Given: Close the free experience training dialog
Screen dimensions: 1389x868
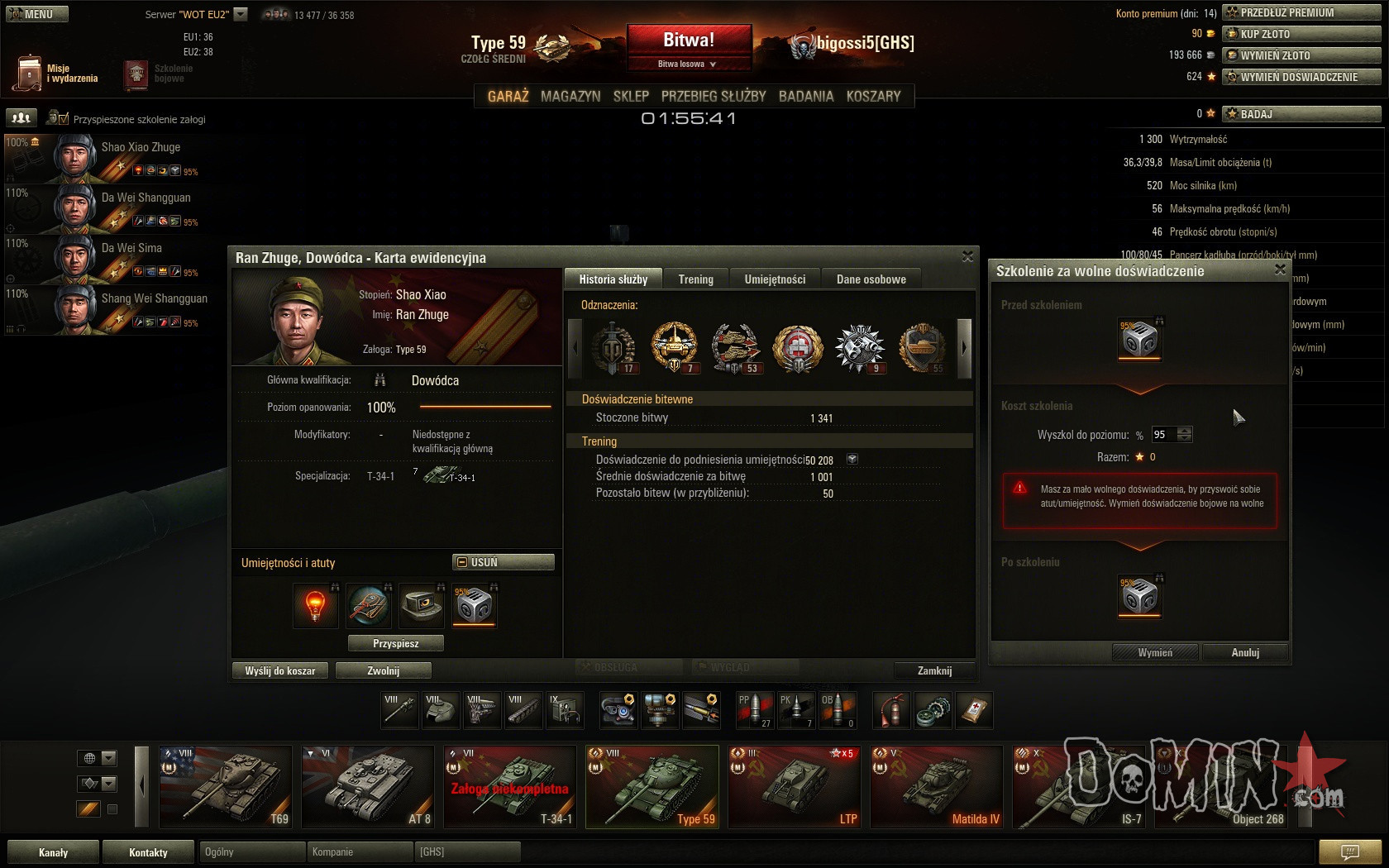Looking at the screenshot, I should 1280,269.
